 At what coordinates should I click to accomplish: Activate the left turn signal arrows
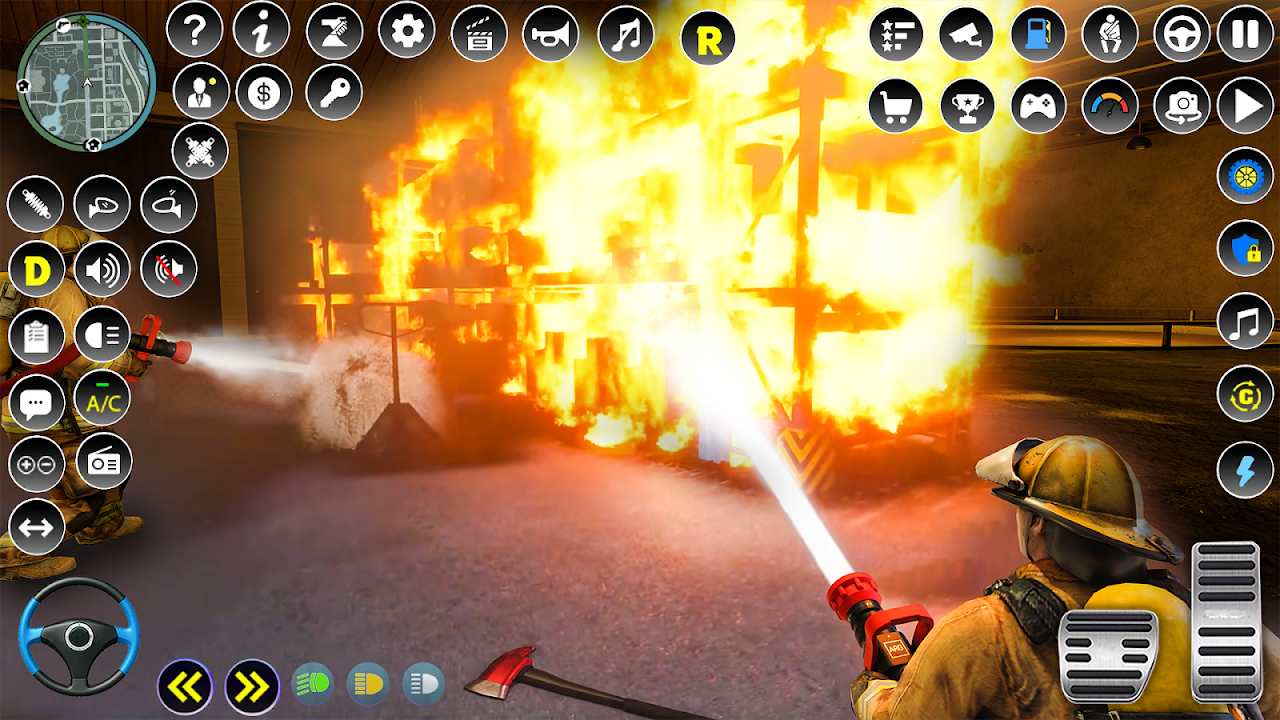point(185,687)
